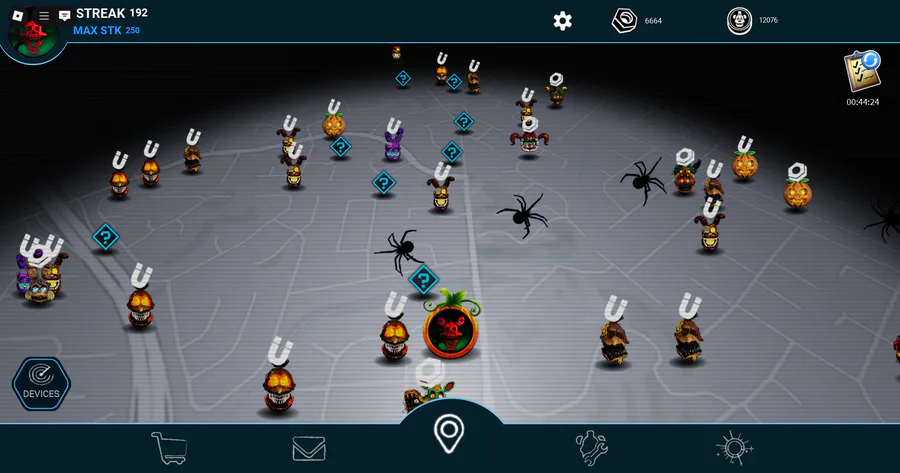Open the wrench workshop tab
This screenshot has height=473, width=900.
(591, 447)
